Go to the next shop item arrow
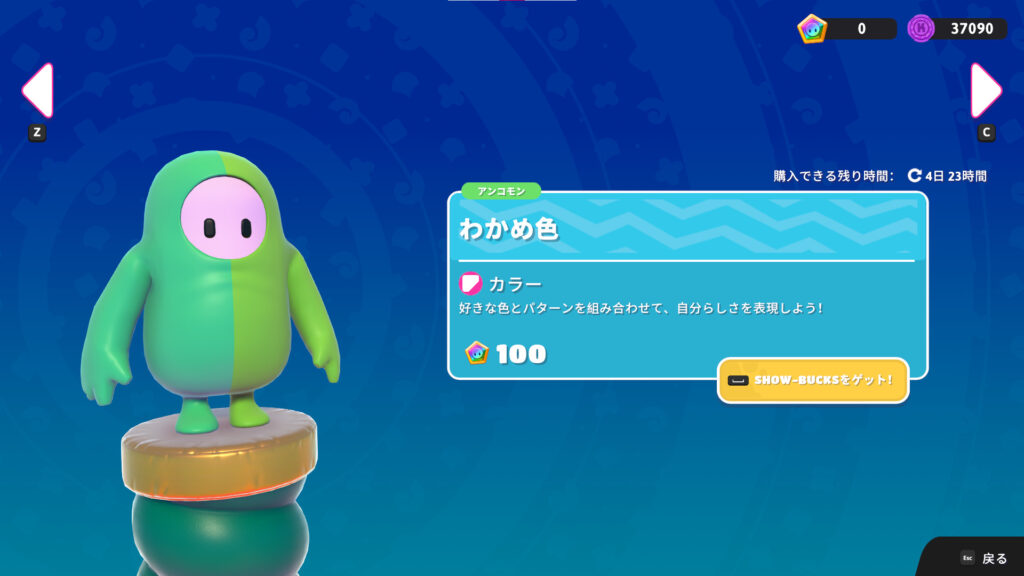1024x576 pixels. point(986,91)
